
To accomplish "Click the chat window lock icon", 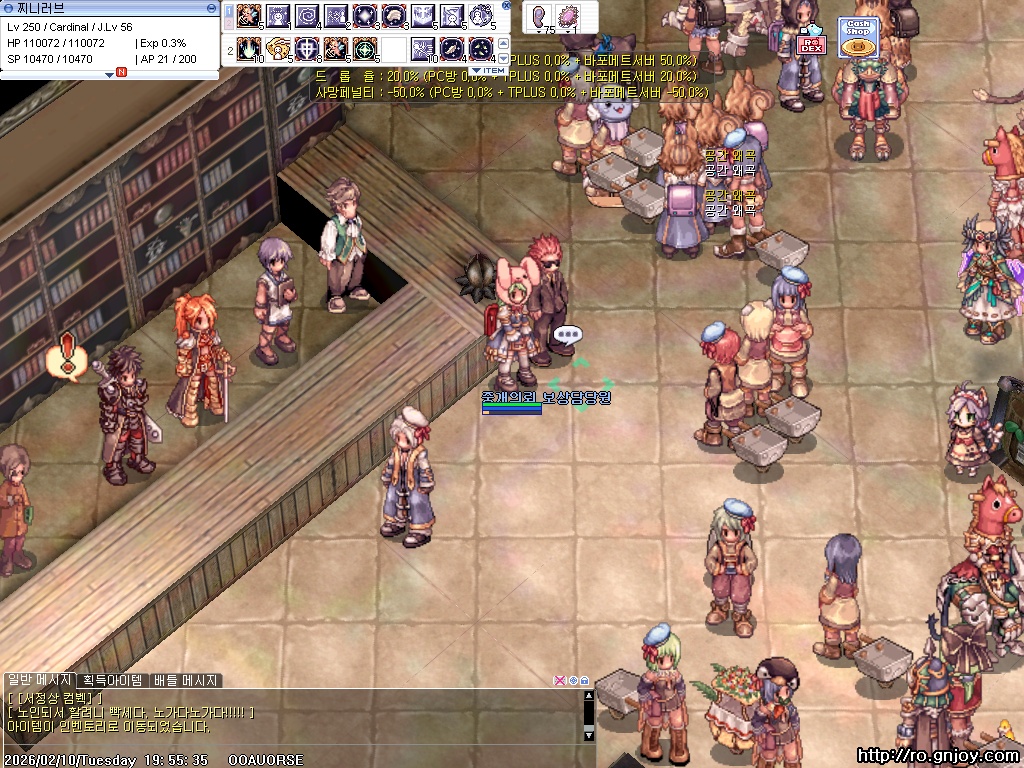I will click(x=584, y=680).
